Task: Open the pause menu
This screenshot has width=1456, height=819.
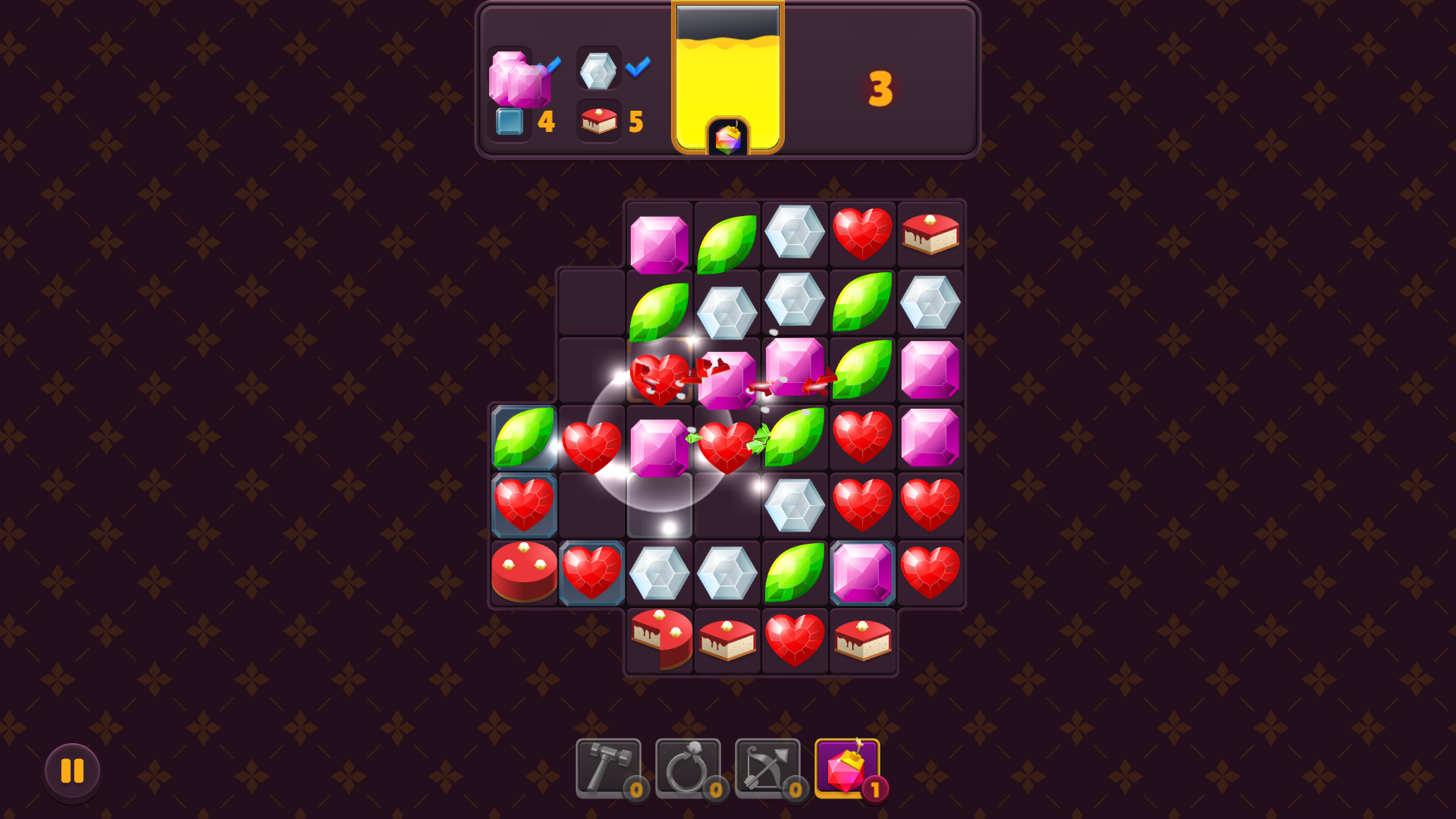Action: point(73,771)
